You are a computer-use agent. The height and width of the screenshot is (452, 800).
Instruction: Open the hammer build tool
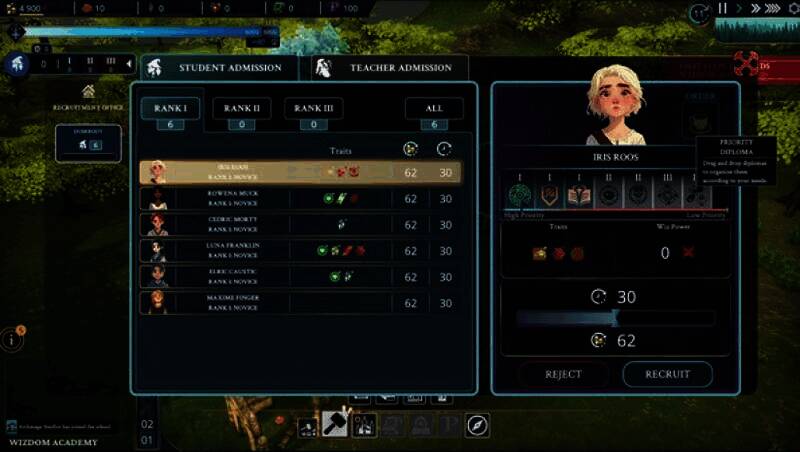[x=334, y=425]
